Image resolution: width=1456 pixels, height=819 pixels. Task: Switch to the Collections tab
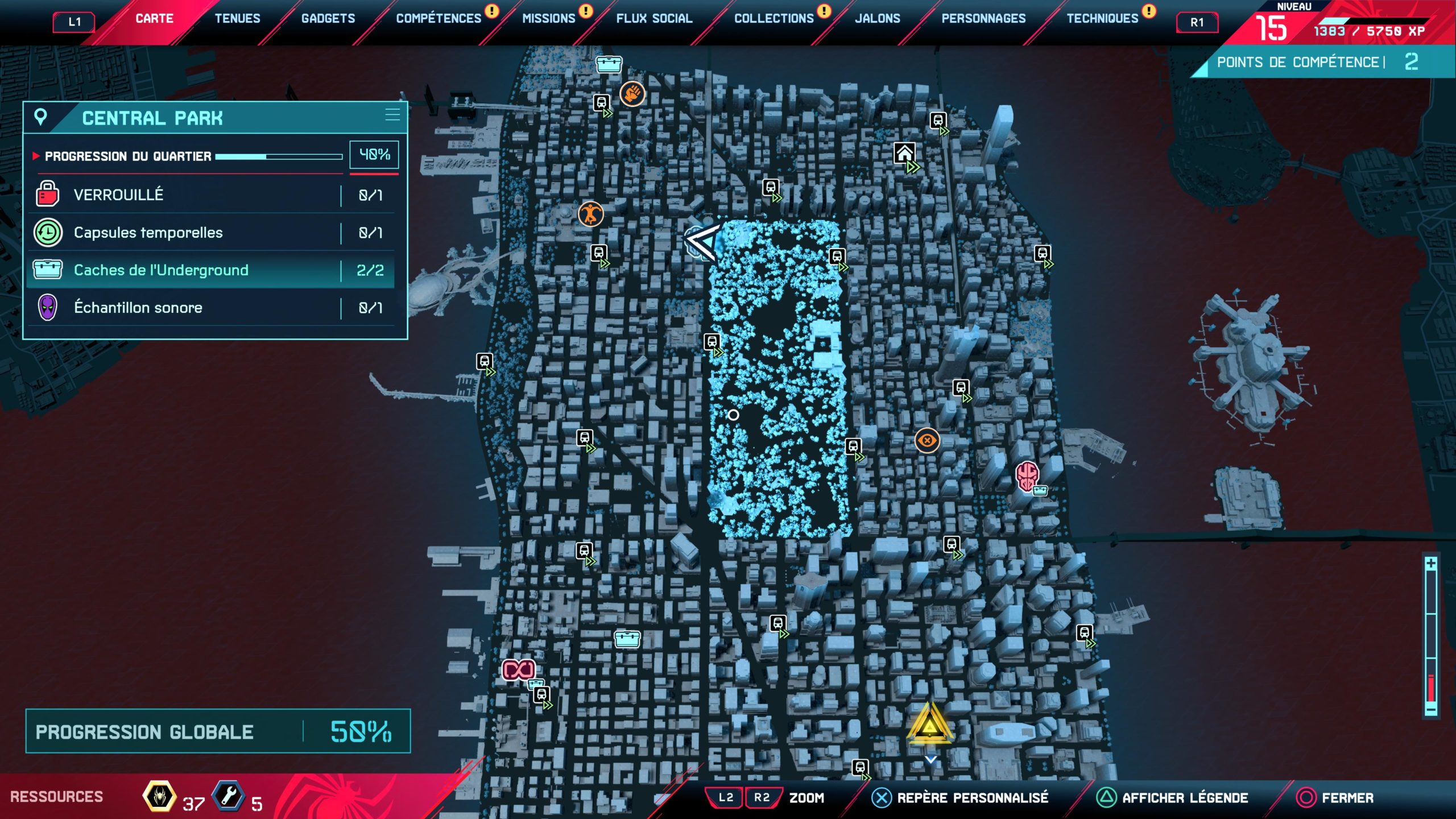774,19
